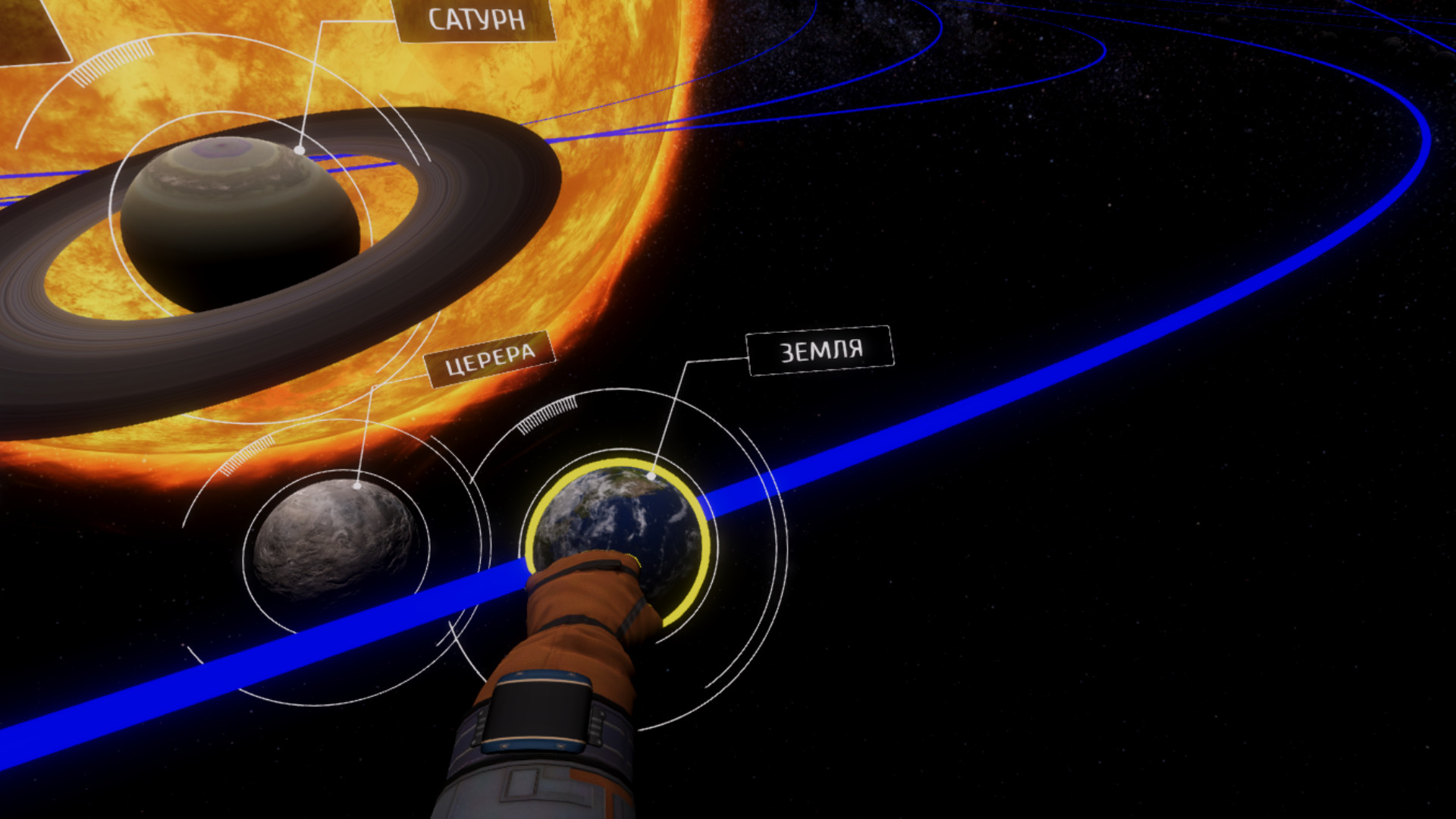Viewport: 1456px width, 819px height.
Task: Click the connector dot on Saturn
Action: 301,149
